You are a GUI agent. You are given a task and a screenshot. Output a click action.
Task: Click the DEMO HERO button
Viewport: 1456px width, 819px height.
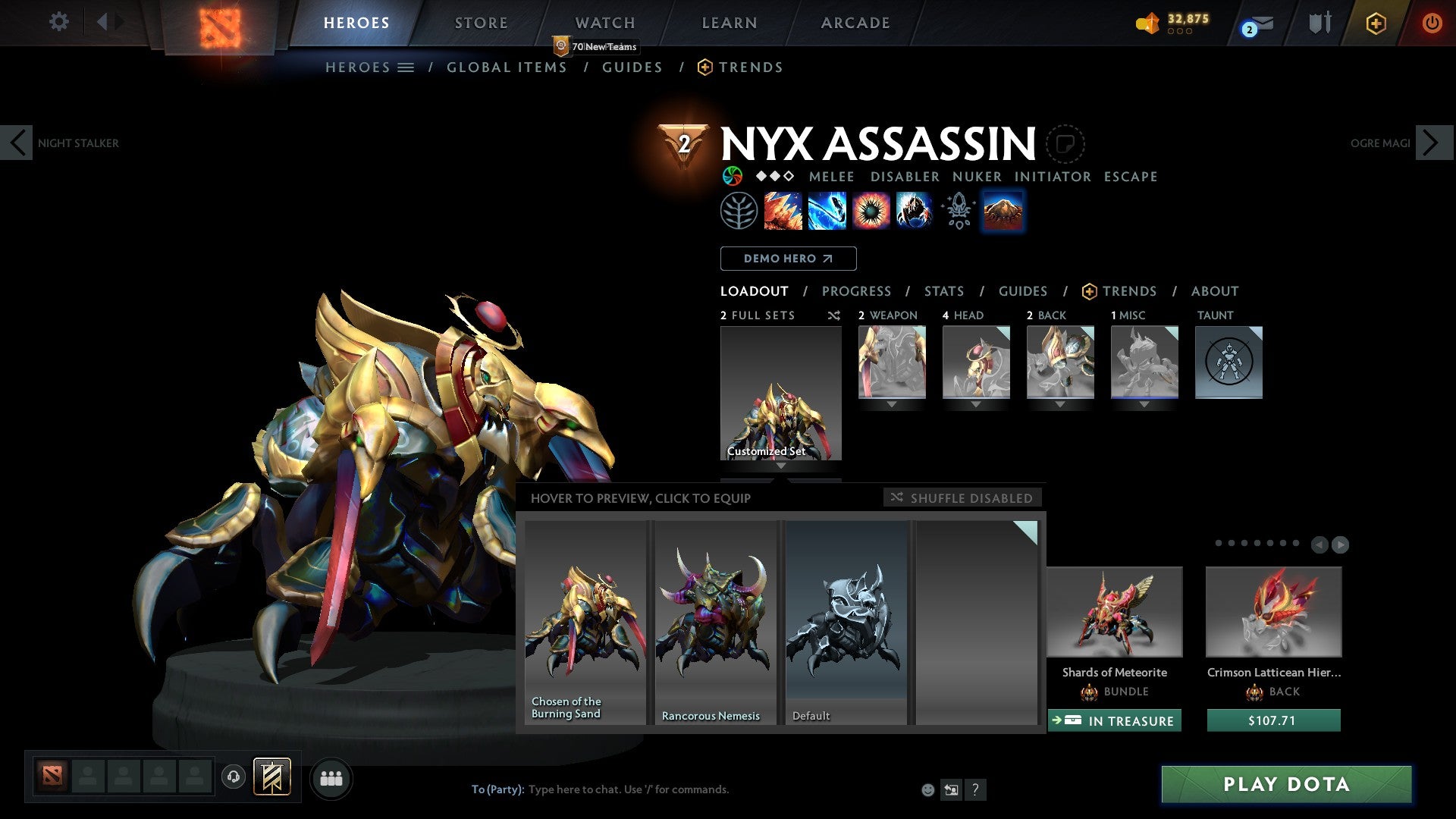point(787,259)
